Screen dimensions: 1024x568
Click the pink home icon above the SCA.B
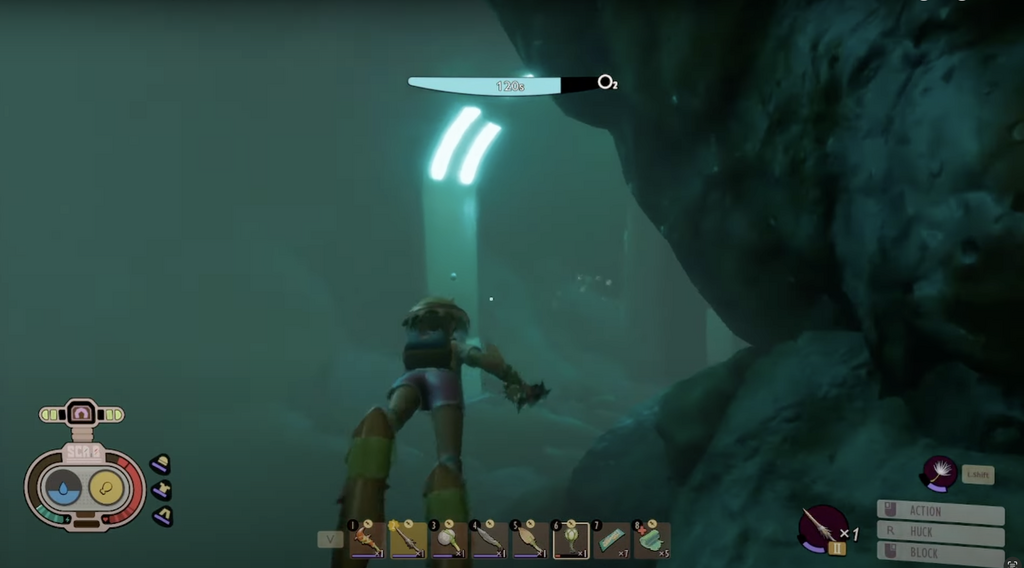pos(81,413)
